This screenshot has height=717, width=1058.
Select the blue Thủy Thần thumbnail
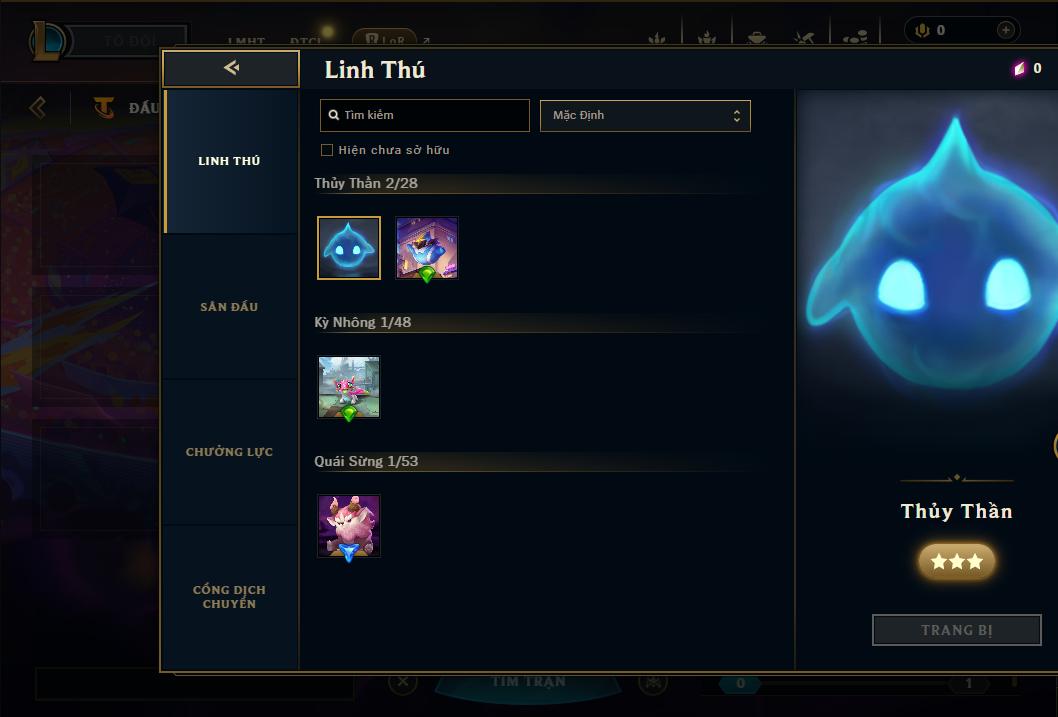349,248
